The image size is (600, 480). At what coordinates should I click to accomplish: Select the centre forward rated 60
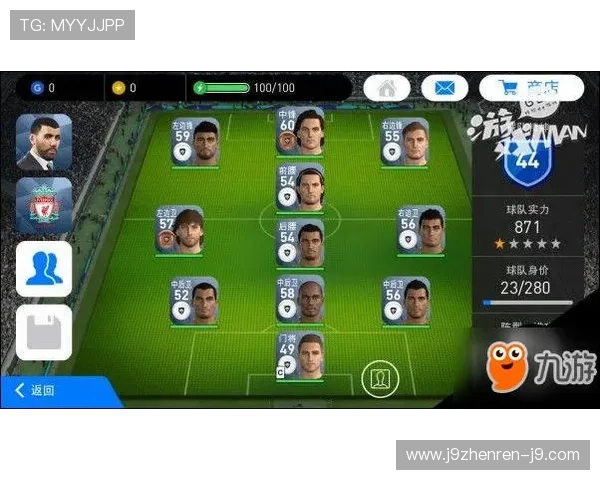[x=300, y=132]
